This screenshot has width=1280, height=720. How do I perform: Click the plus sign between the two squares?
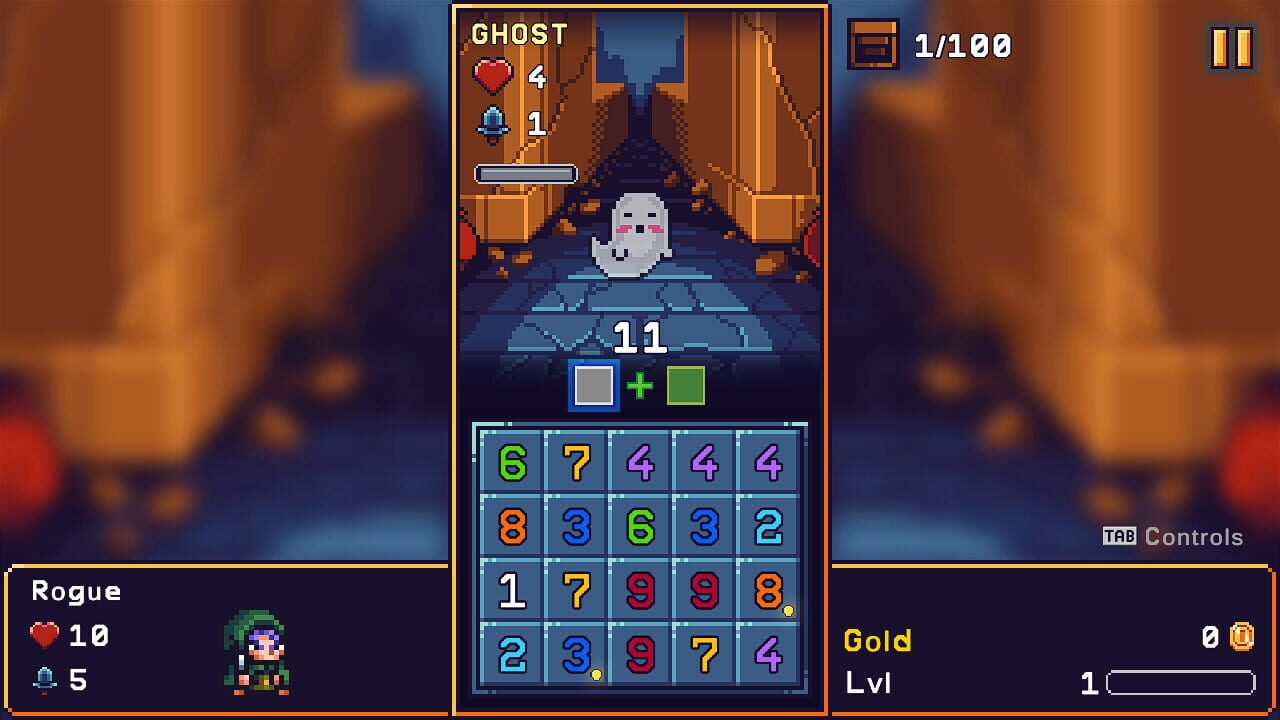pos(638,384)
